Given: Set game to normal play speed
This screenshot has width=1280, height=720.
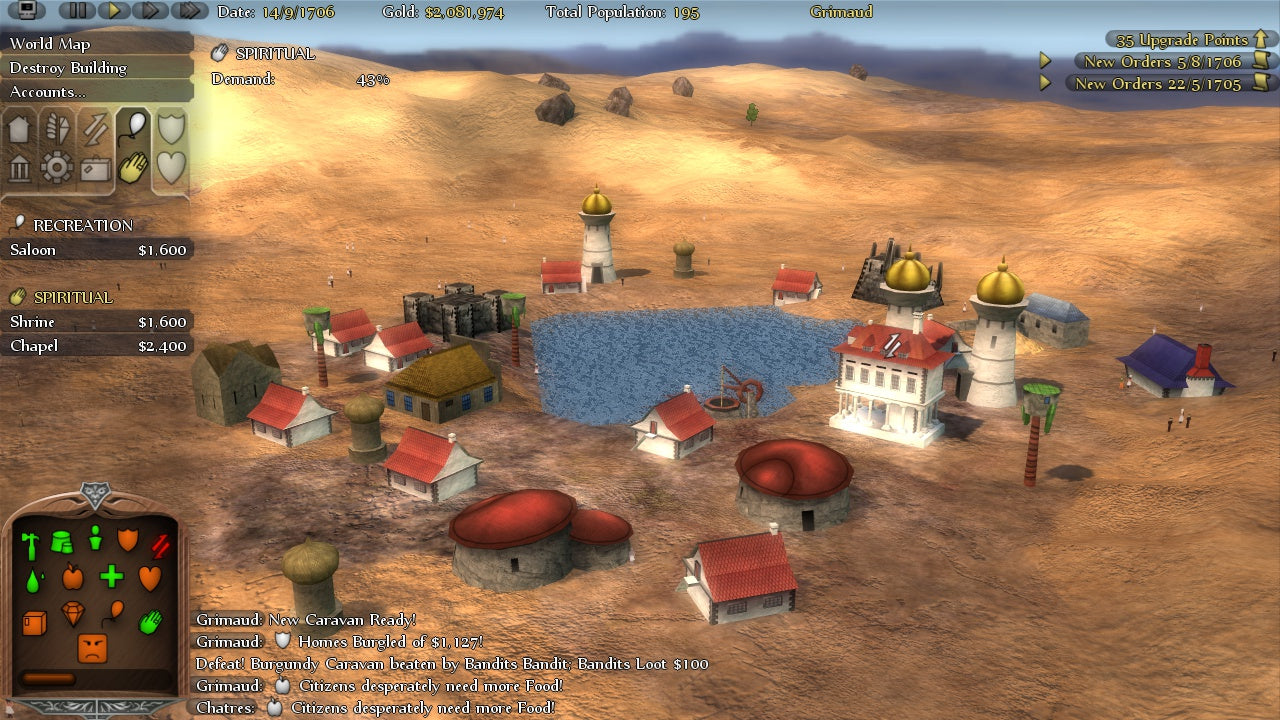Looking at the screenshot, I should point(114,11).
